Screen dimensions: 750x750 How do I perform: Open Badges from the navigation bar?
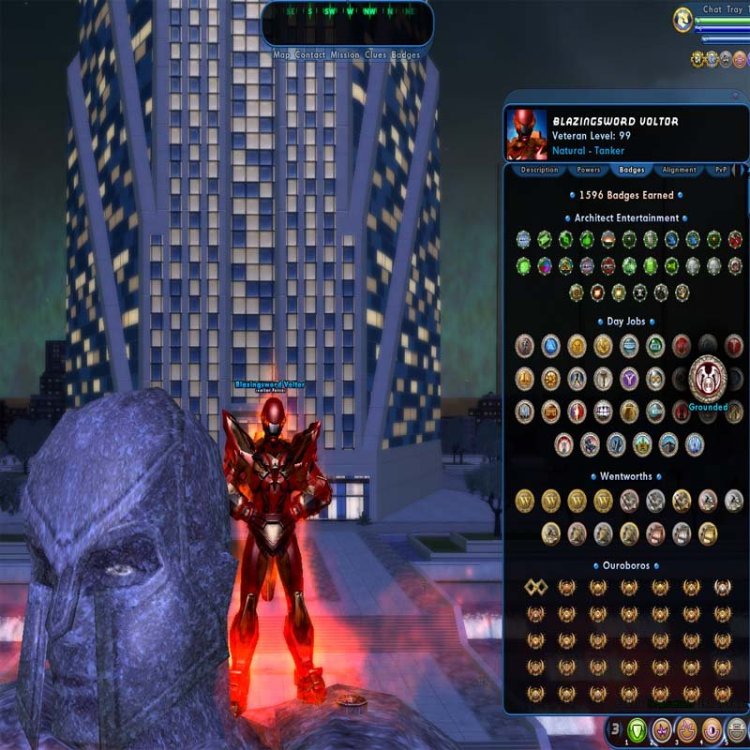406,55
